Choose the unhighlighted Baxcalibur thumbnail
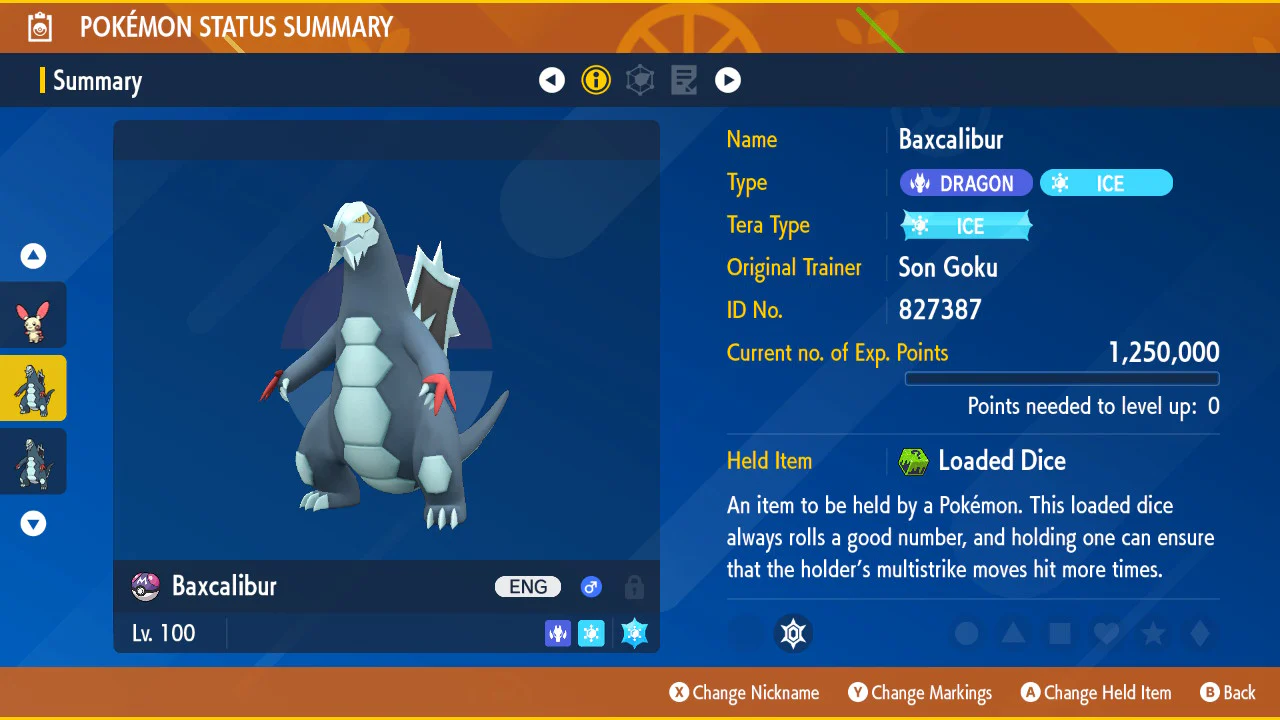 coord(34,461)
